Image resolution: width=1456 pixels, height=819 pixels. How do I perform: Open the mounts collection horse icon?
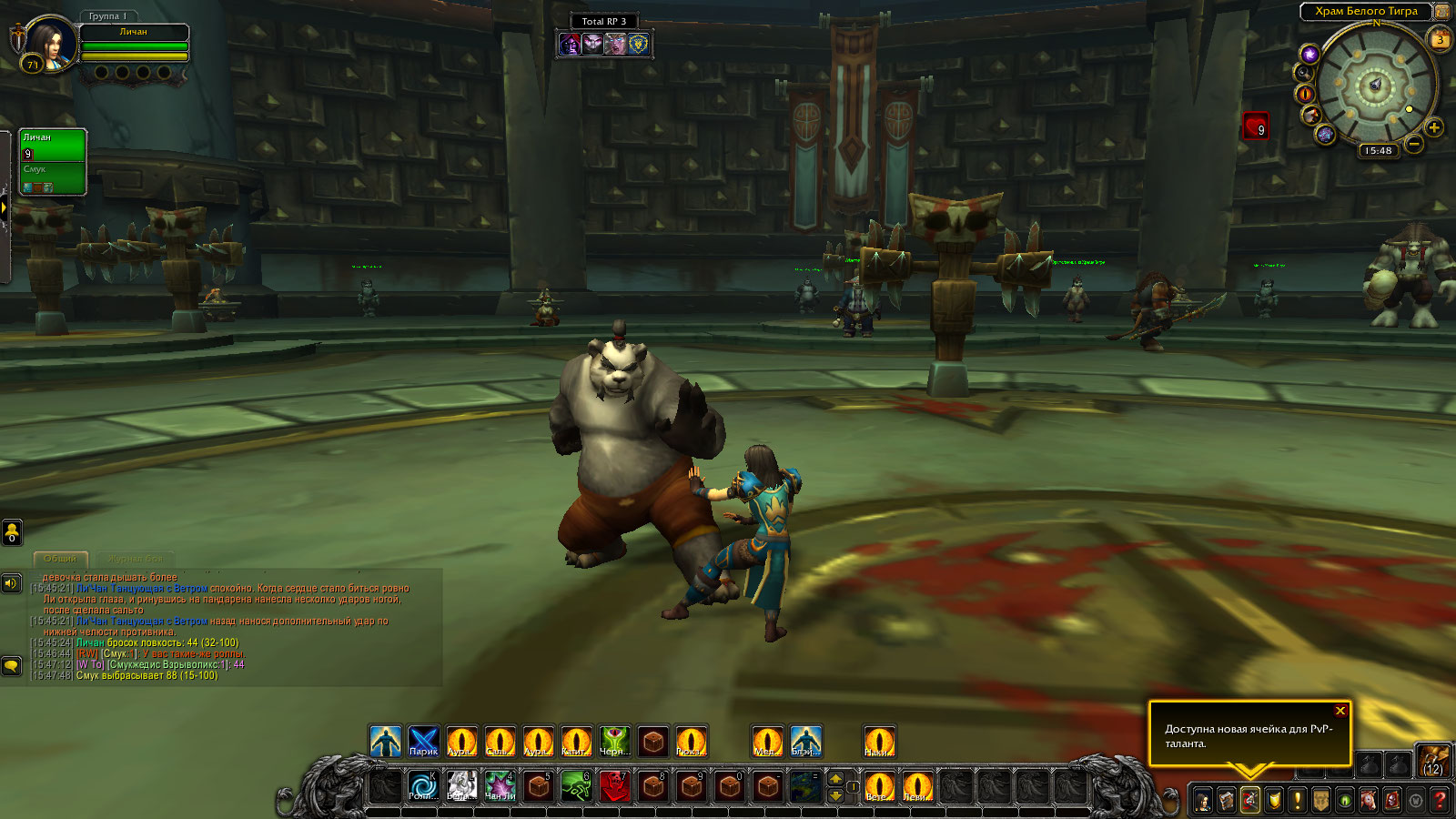(1369, 801)
